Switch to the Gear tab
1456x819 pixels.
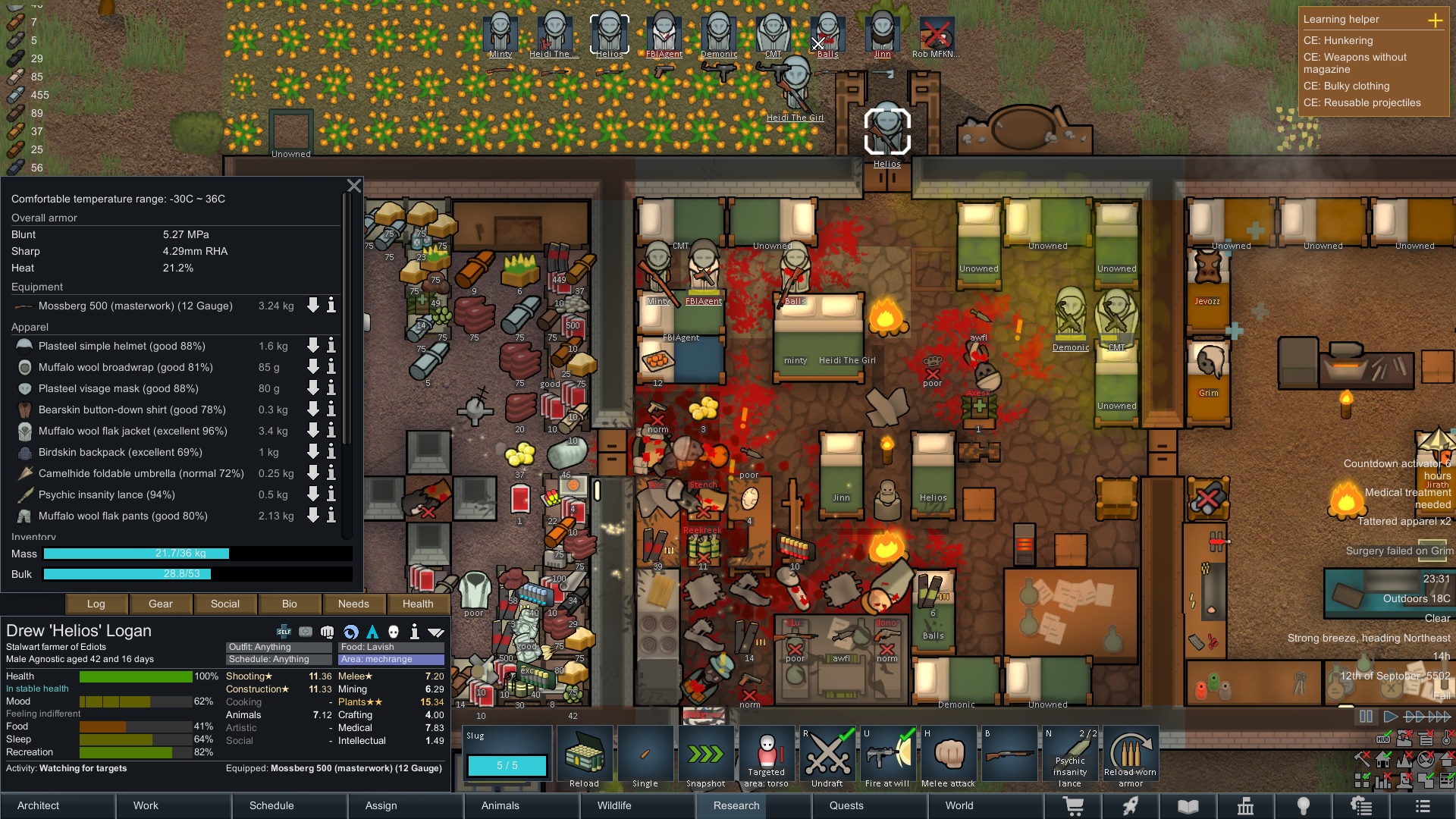point(160,604)
